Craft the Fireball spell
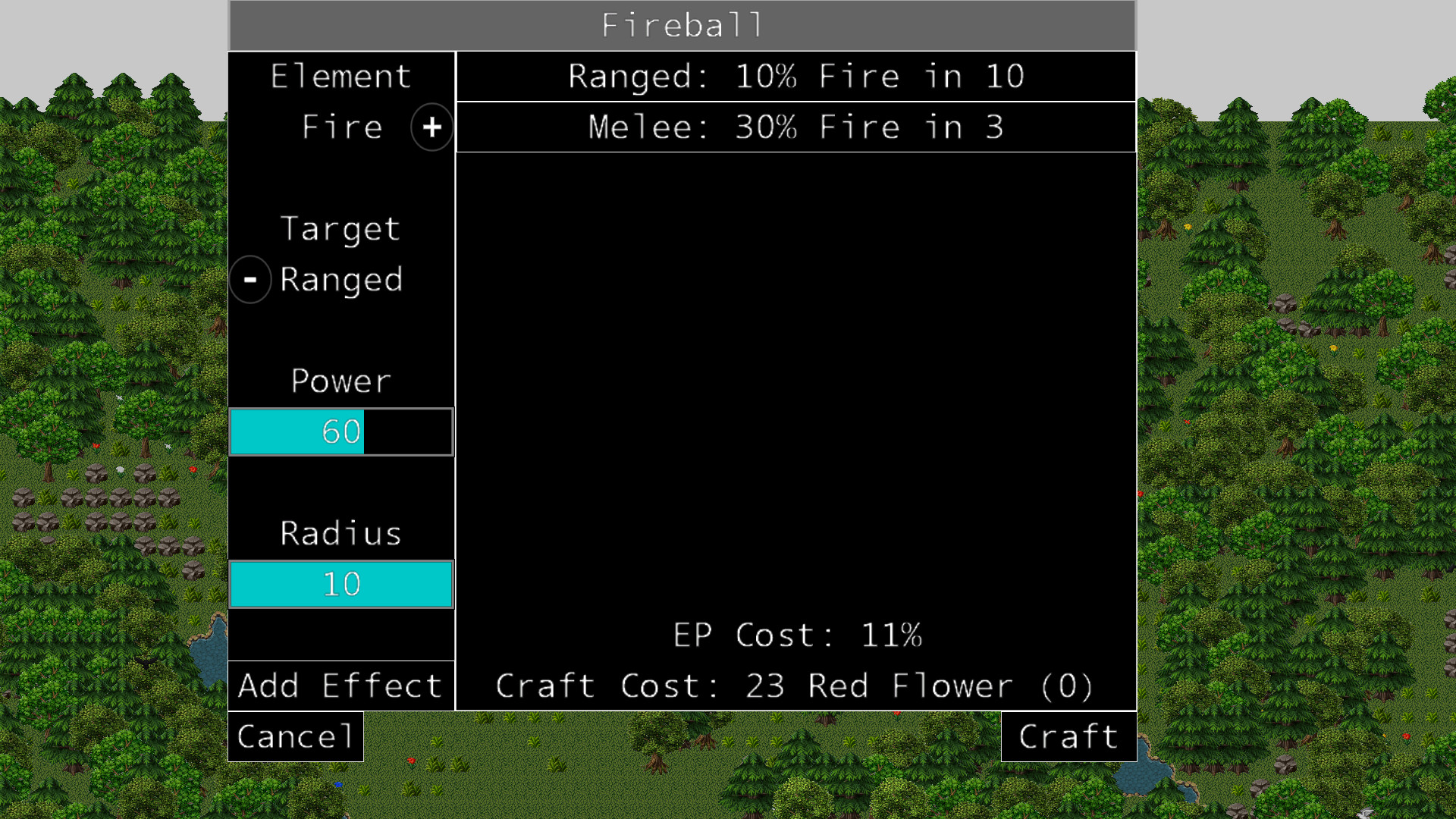 (1068, 736)
